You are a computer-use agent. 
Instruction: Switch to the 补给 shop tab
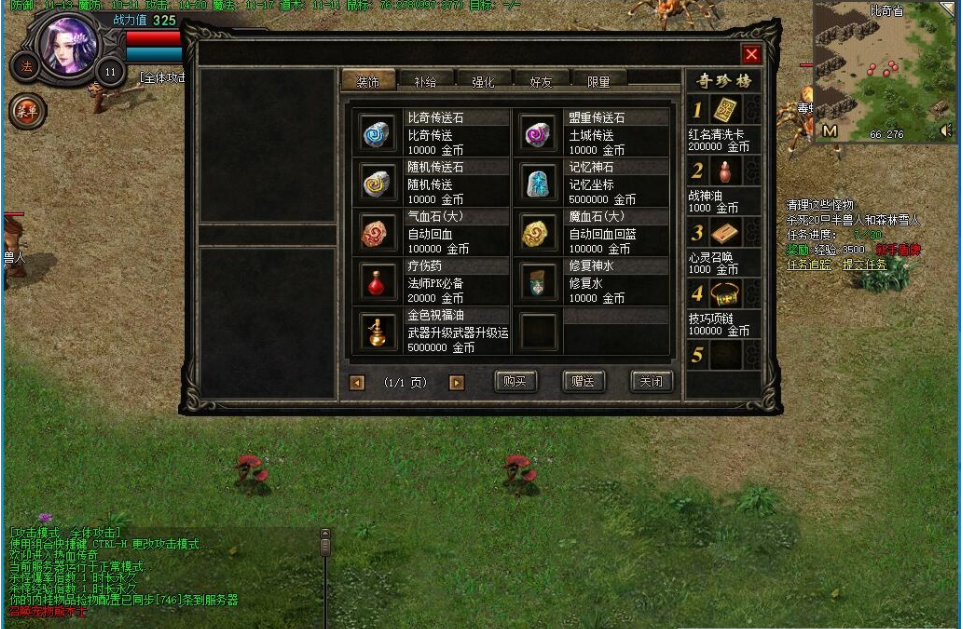click(425, 81)
